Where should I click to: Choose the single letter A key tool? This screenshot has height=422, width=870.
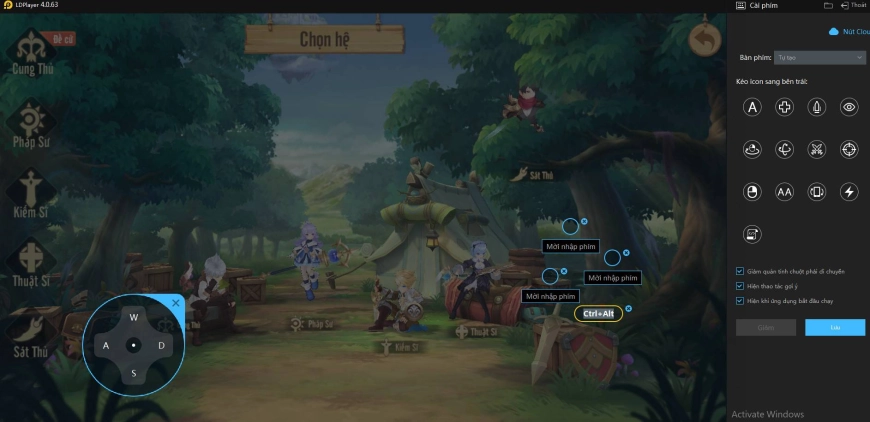(x=753, y=107)
